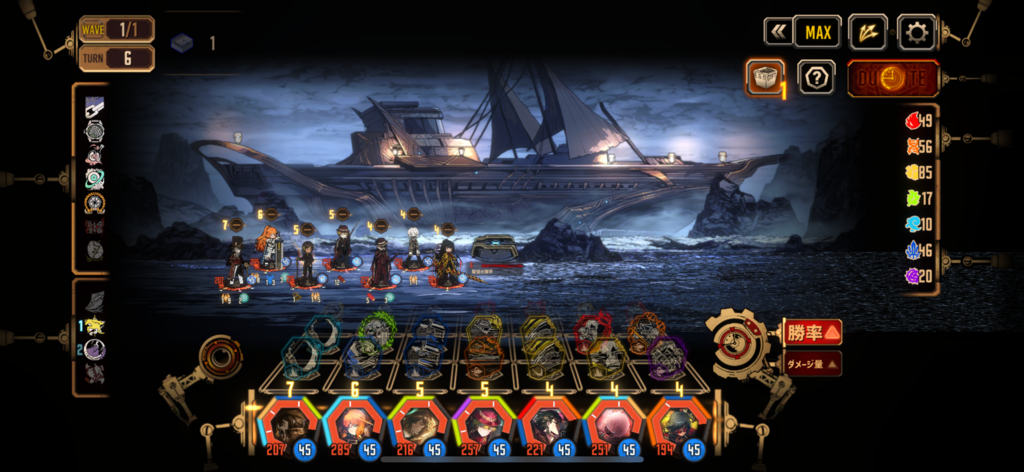Open the question mark help button
Screen dimensions: 1024x472
click(x=816, y=77)
